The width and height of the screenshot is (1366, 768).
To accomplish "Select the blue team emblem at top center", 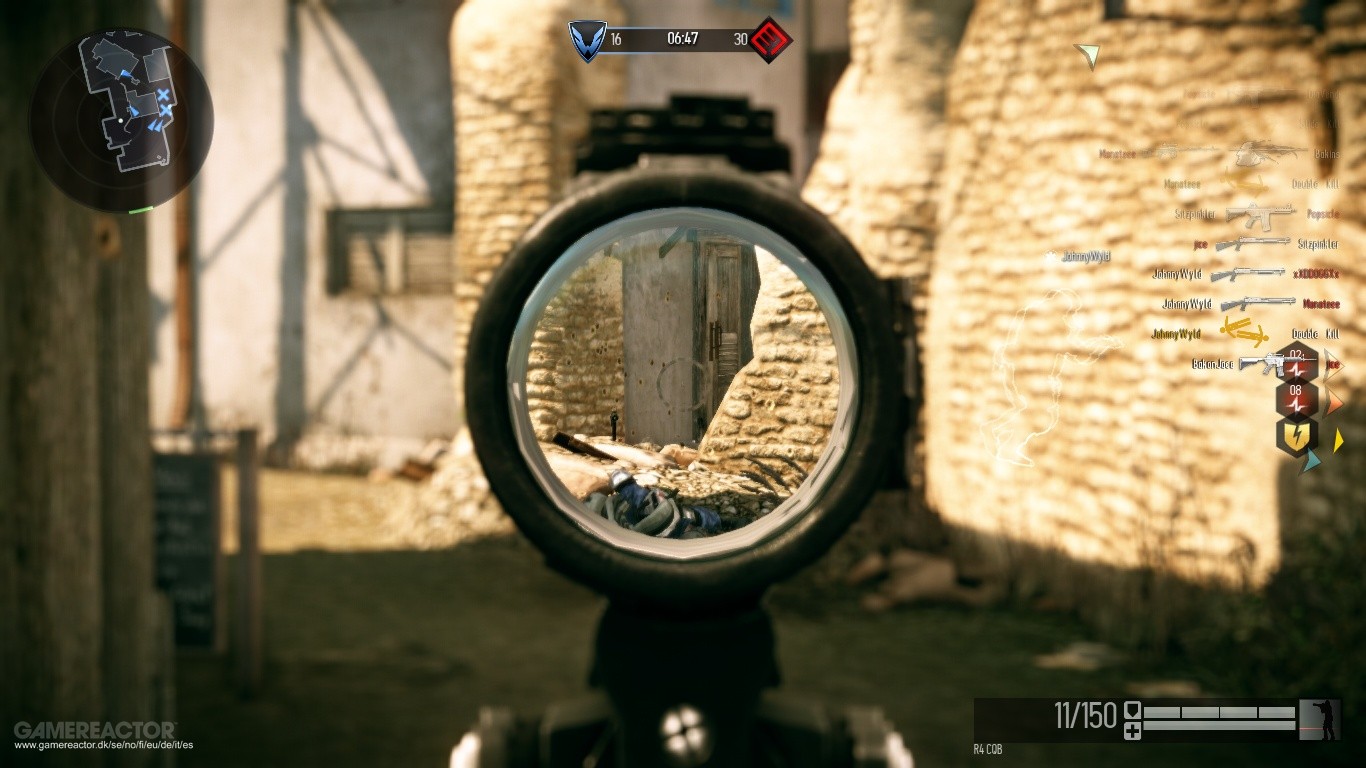I will (586, 38).
